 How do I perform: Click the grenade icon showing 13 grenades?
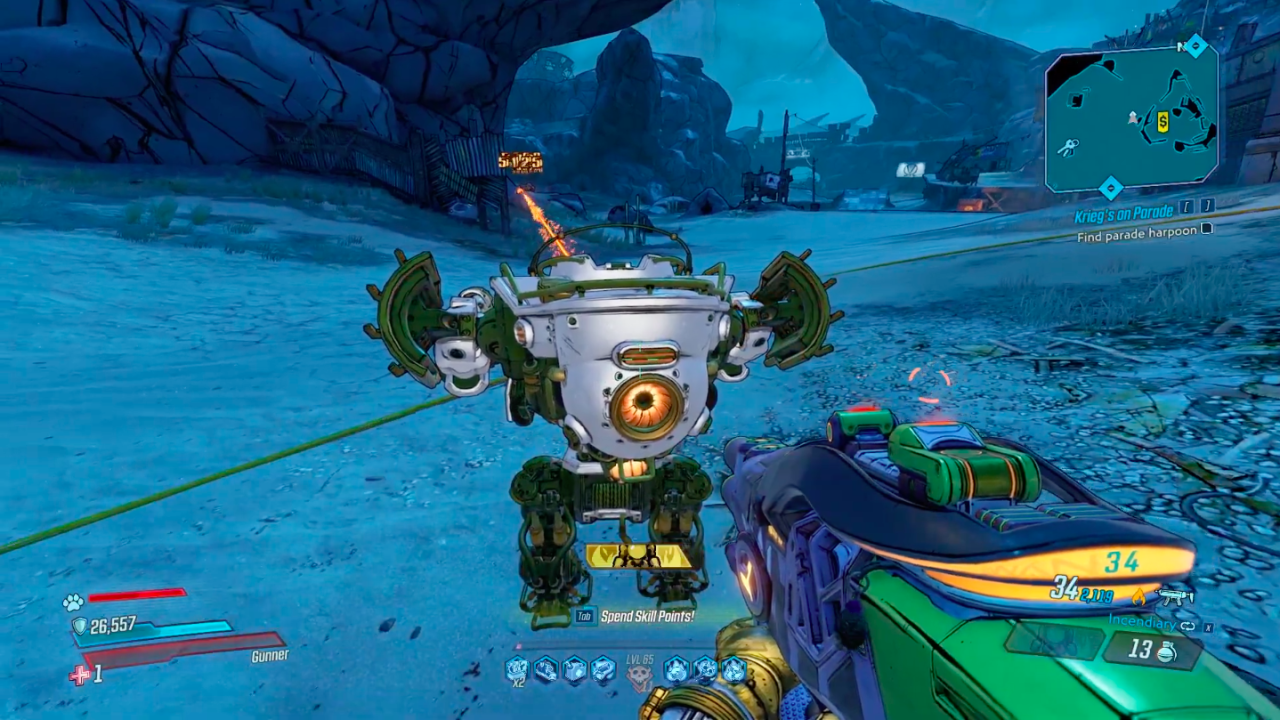(x=1166, y=653)
